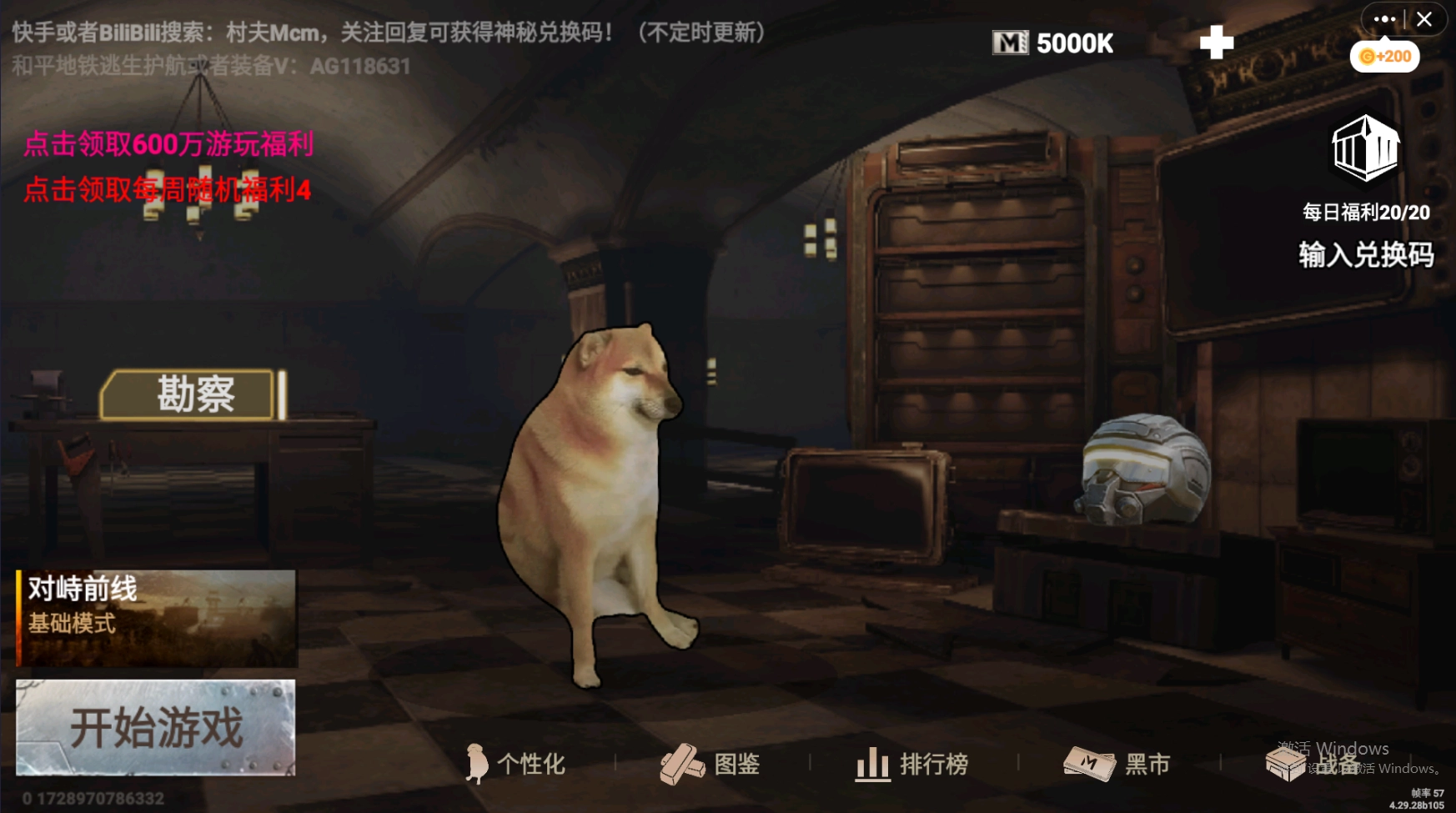
Task: Expand 点击领取每周随机福利4 red banner
Action: [167, 190]
